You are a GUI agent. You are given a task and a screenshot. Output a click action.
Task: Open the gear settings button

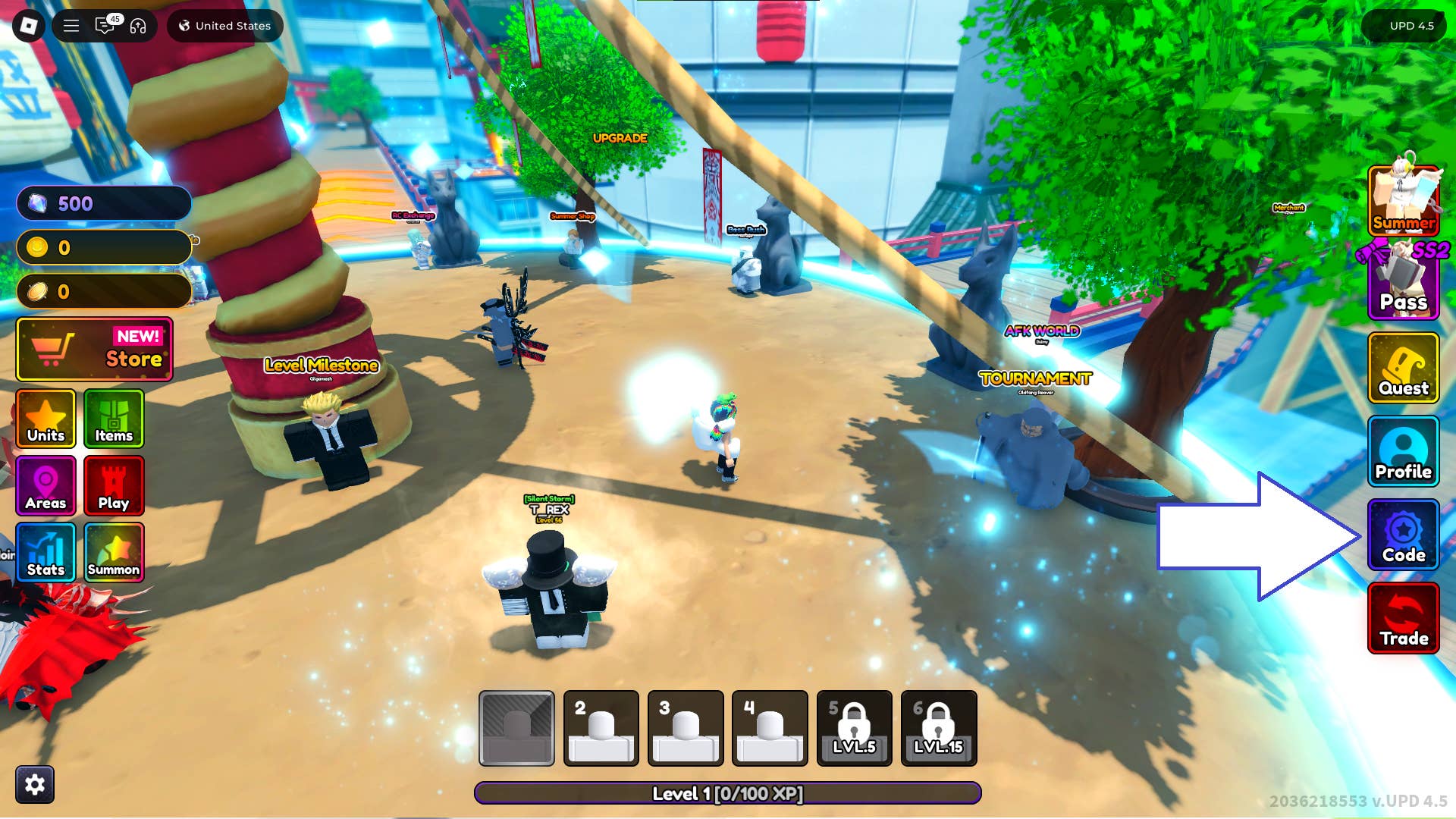pos(35,784)
